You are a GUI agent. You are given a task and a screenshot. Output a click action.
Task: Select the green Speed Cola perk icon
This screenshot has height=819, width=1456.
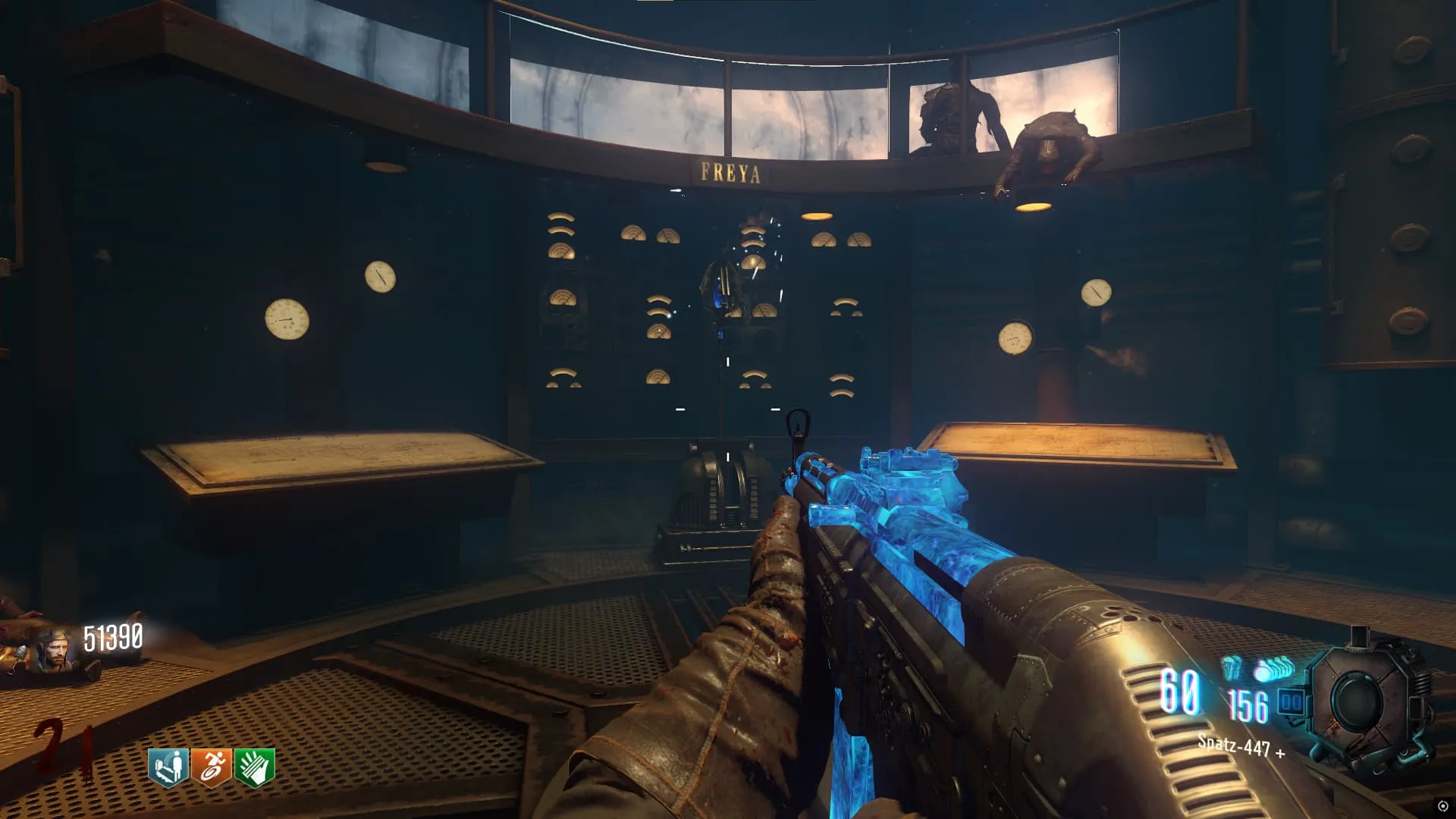click(255, 767)
